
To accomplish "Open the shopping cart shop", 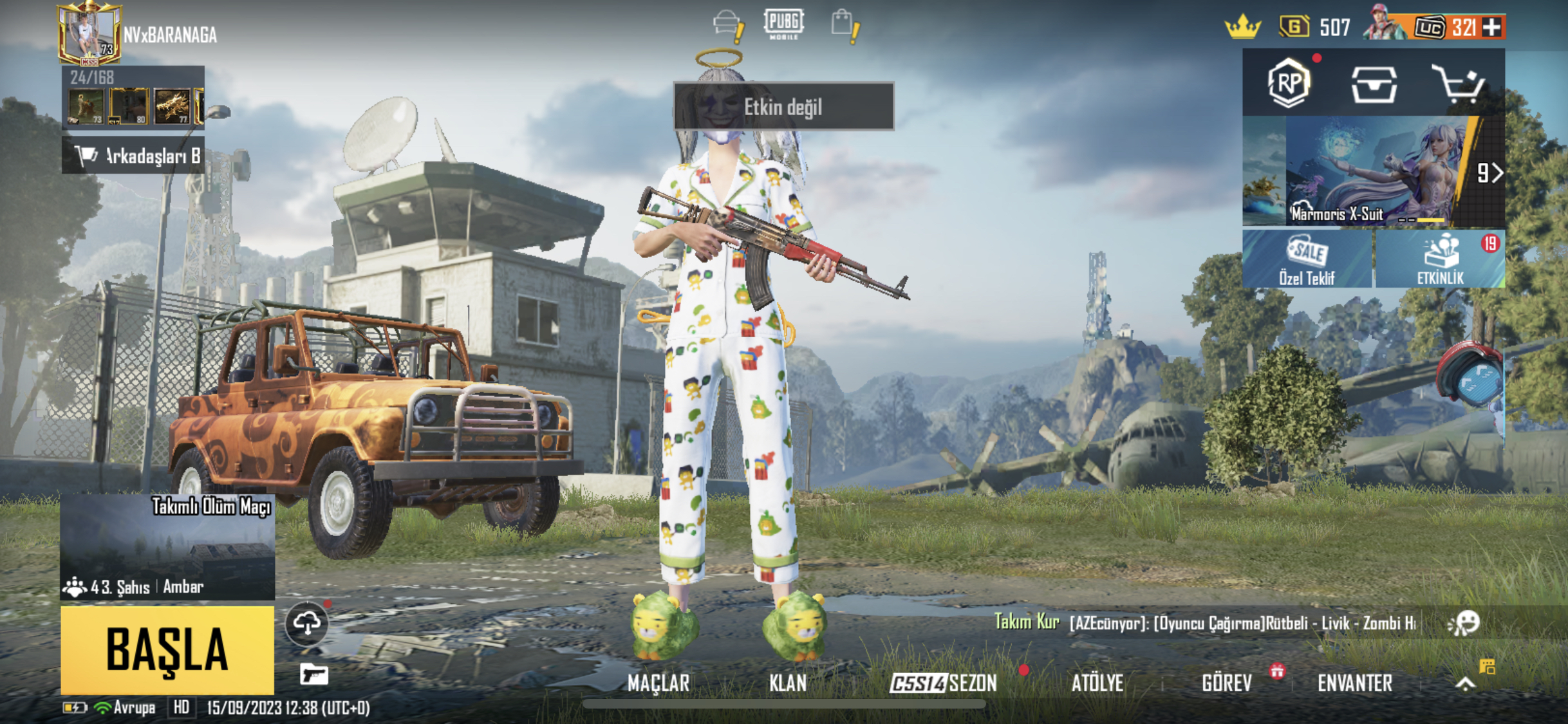I will point(1458,84).
